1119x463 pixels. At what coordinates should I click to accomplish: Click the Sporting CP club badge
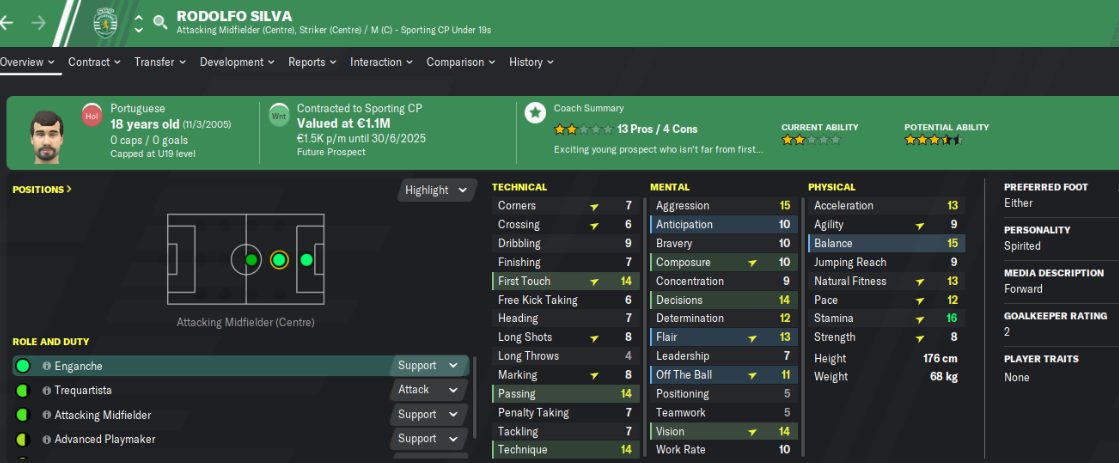(x=104, y=20)
